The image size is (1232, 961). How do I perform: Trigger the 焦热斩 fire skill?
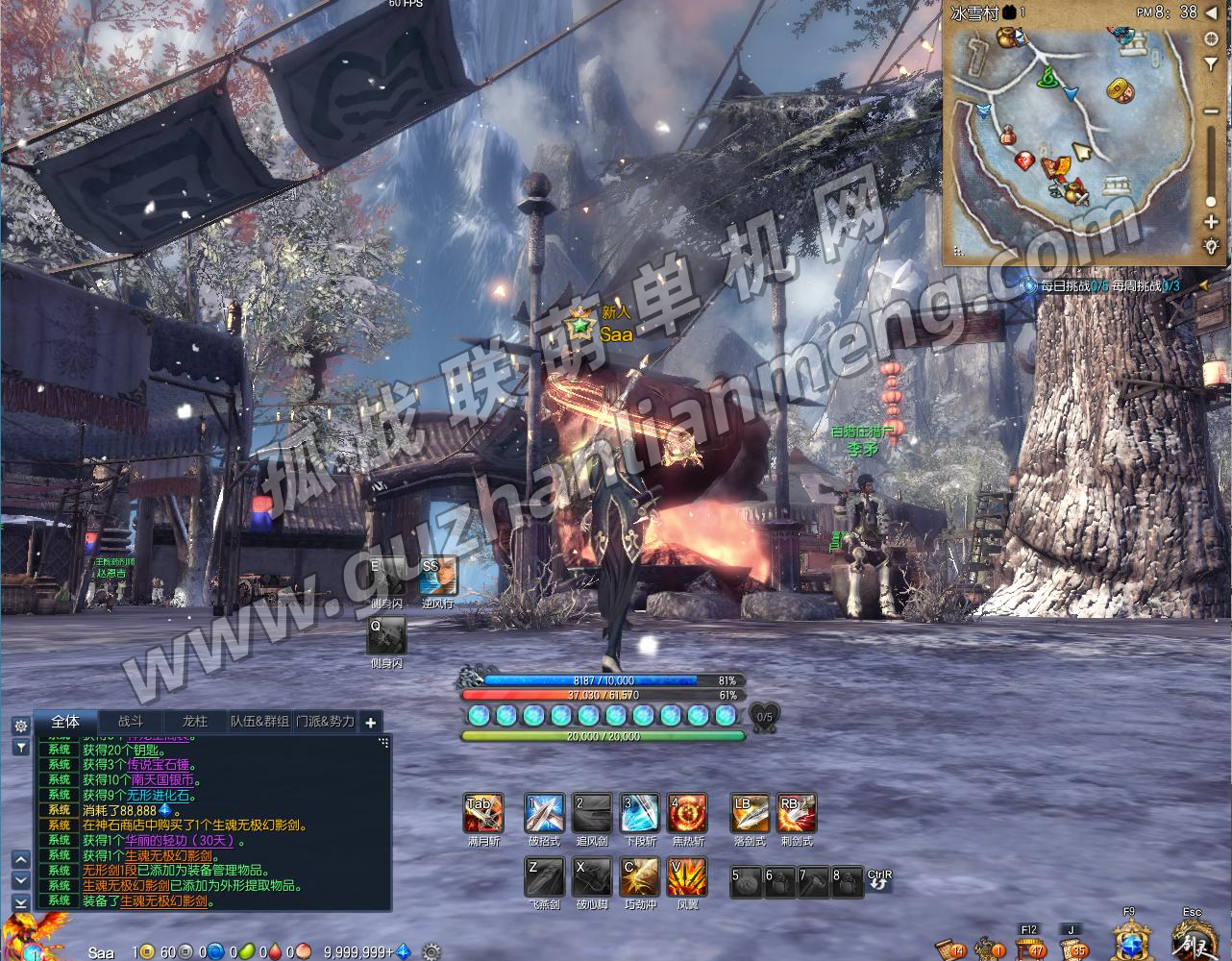(x=688, y=814)
